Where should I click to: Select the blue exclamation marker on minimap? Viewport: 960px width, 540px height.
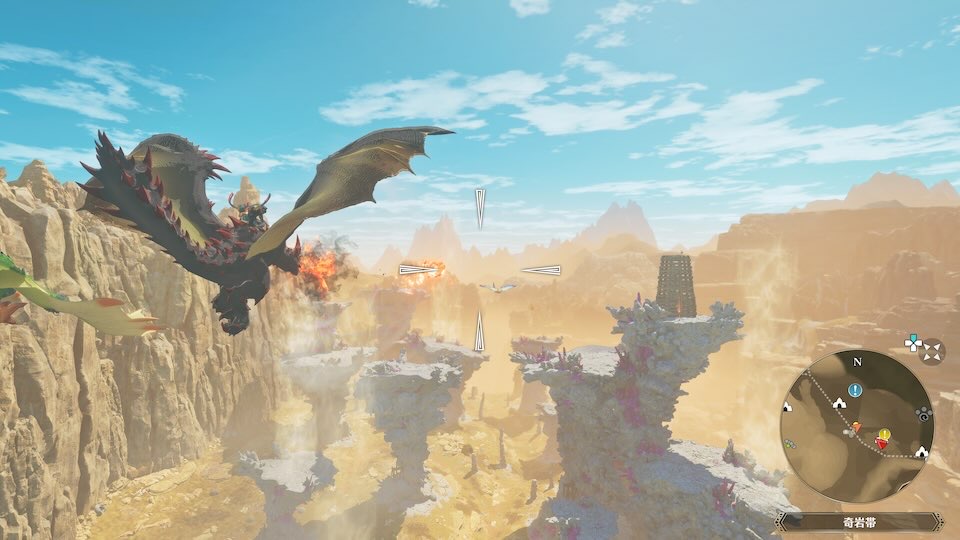click(x=855, y=390)
